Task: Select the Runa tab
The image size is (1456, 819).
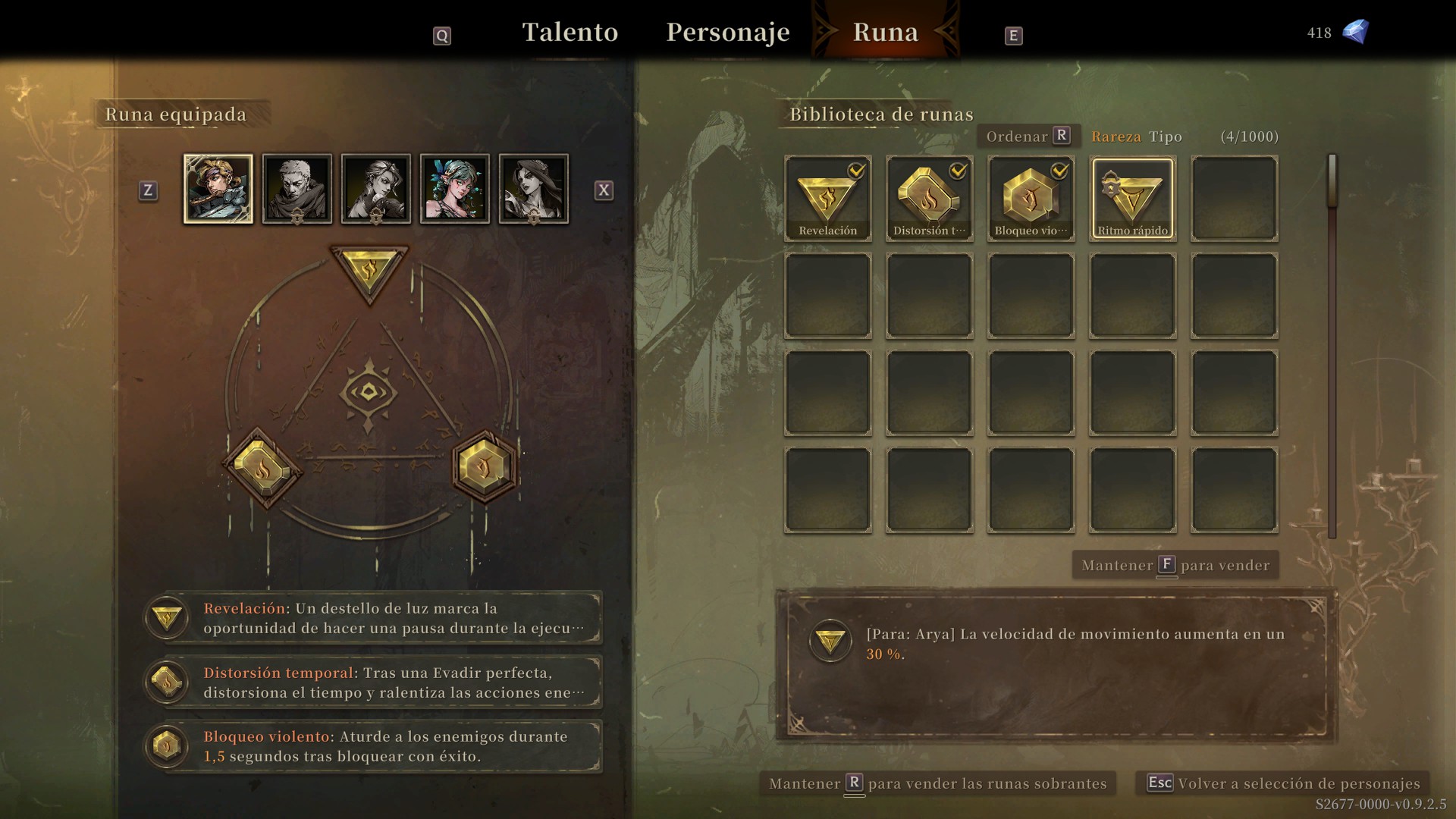Action: pyautogui.click(x=885, y=33)
